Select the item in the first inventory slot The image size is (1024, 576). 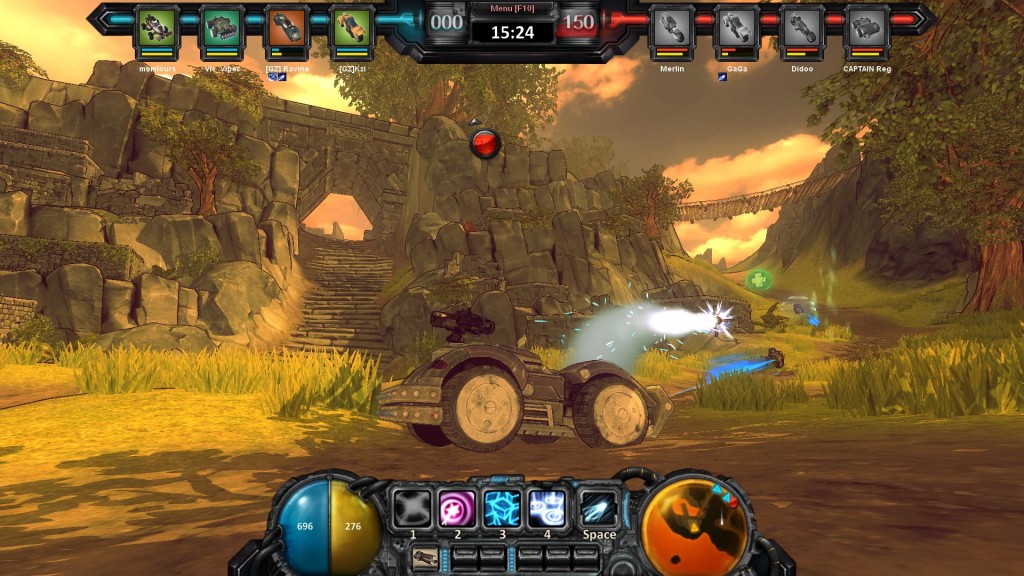click(425, 558)
